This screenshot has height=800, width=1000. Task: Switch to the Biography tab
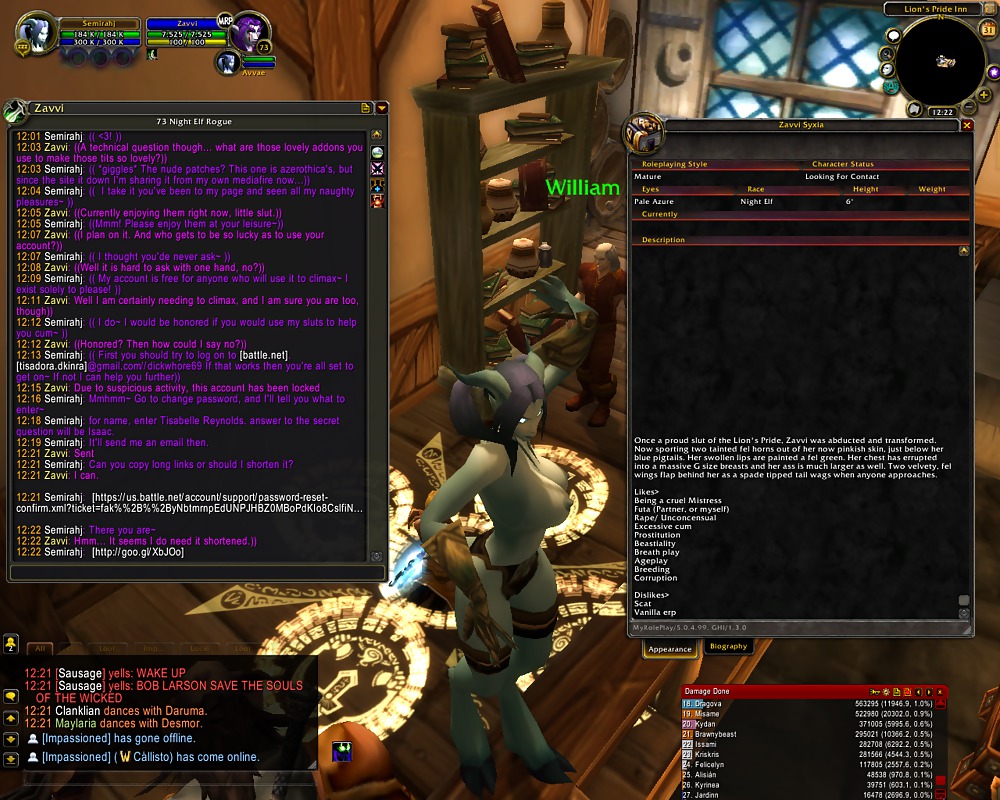click(728, 647)
